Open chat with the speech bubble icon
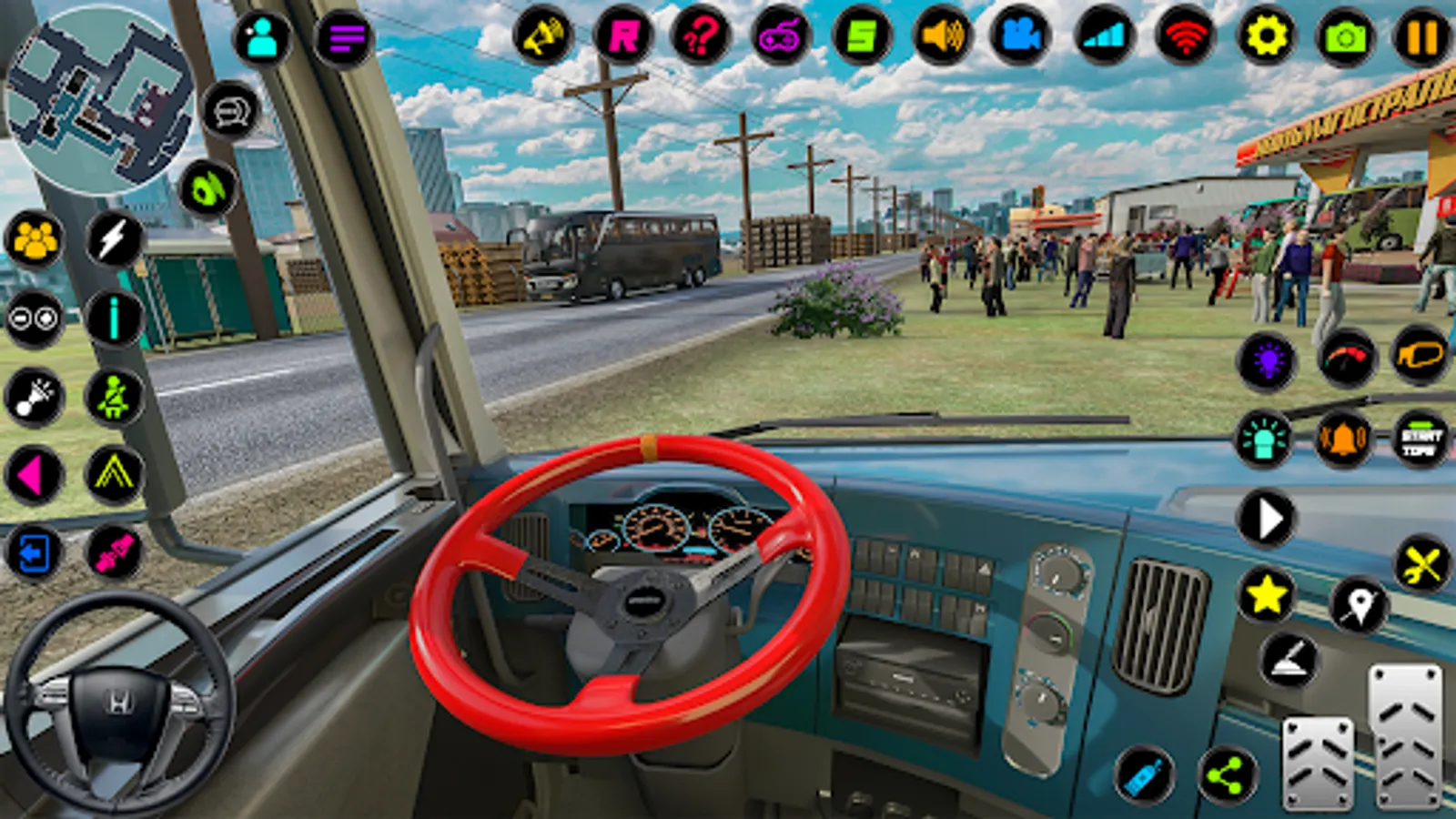1456x819 pixels. pos(230,111)
